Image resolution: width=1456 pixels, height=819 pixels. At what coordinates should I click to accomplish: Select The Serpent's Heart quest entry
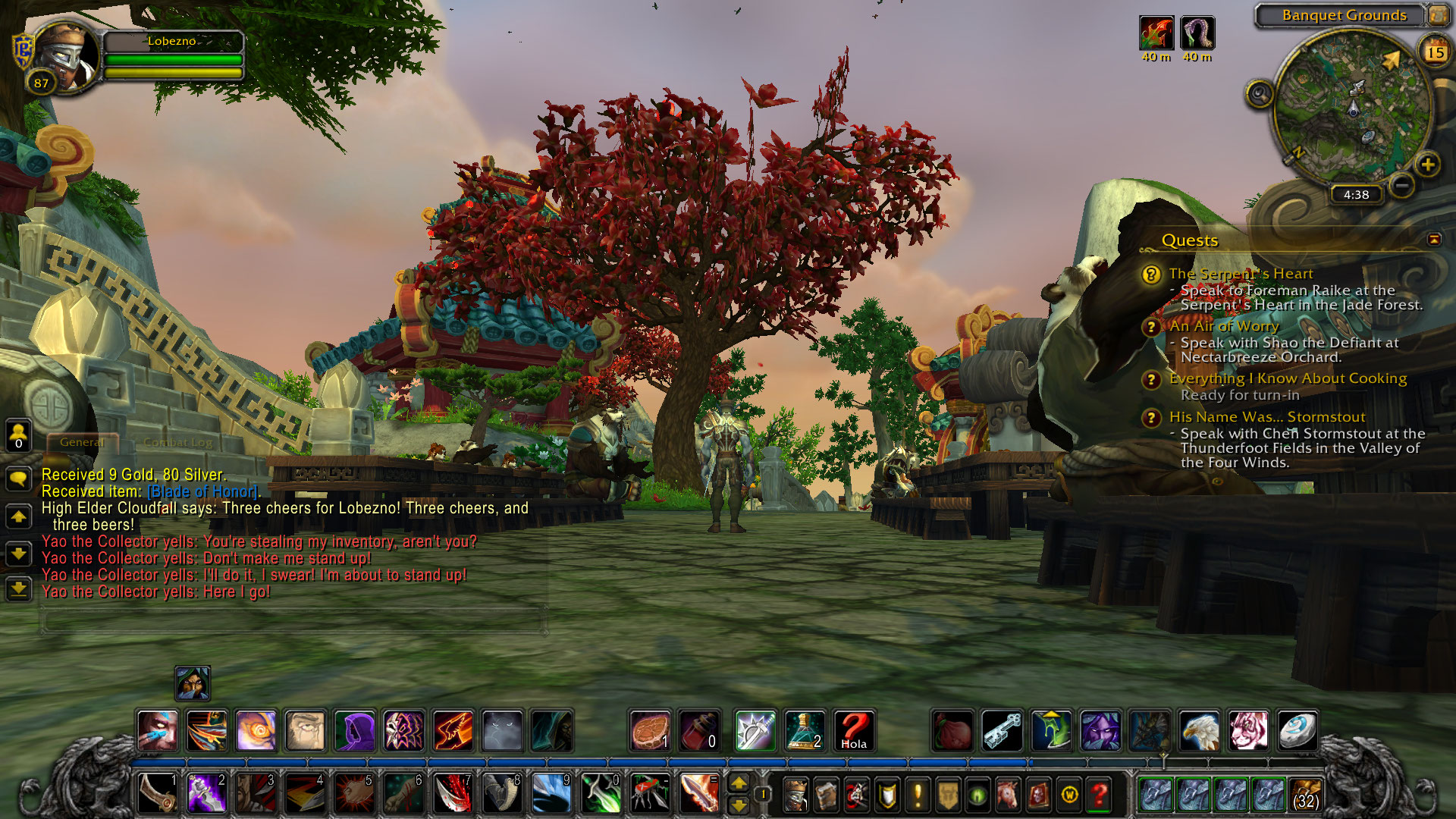1241,274
